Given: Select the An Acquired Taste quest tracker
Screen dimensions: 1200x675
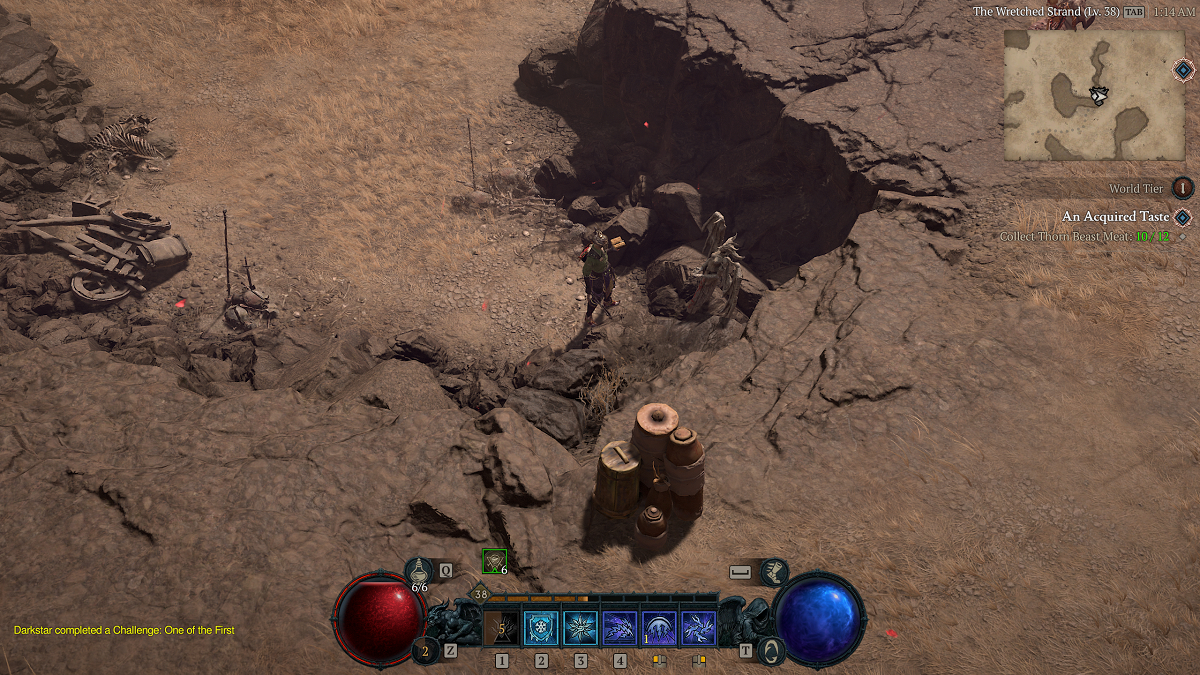Looking at the screenshot, I should click(x=1115, y=216).
